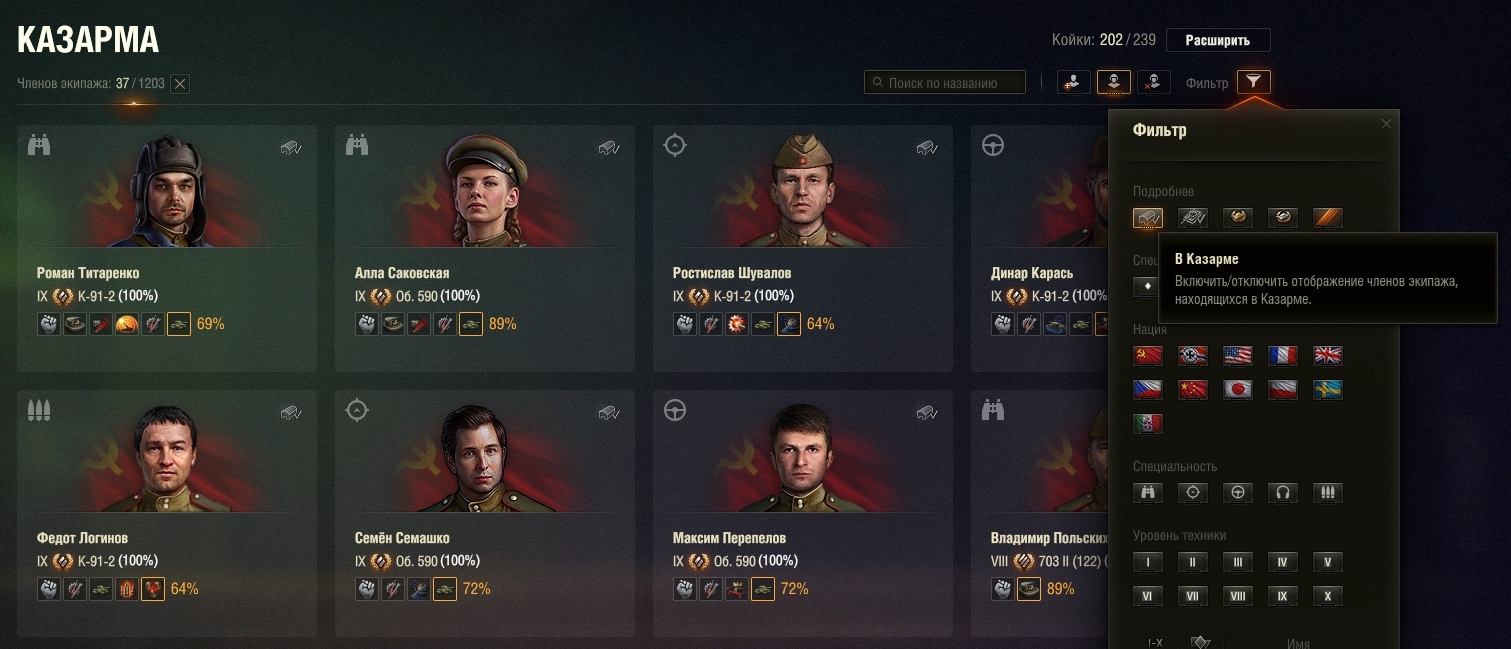Clear the crew filter with the X
1511x649 pixels.
pyautogui.click(x=180, y=84)
